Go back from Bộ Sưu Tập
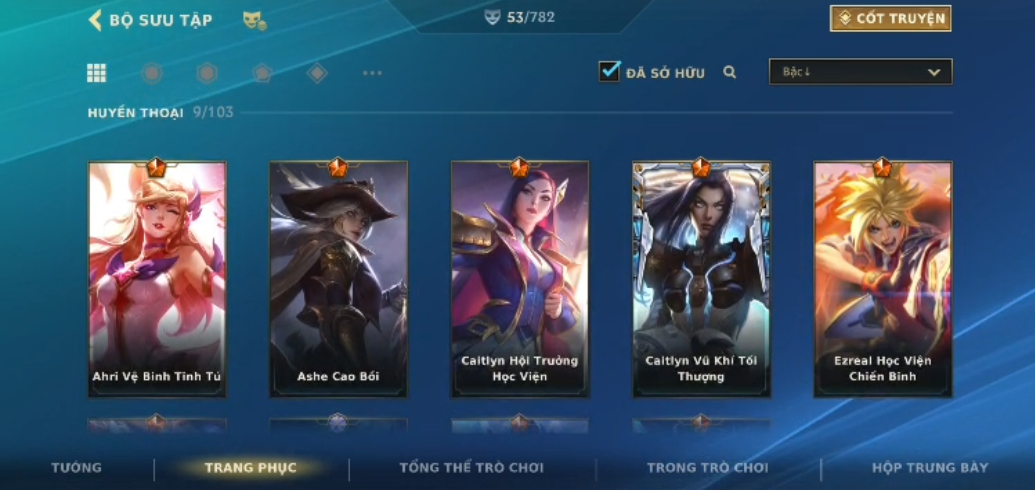 click(96, 20)
